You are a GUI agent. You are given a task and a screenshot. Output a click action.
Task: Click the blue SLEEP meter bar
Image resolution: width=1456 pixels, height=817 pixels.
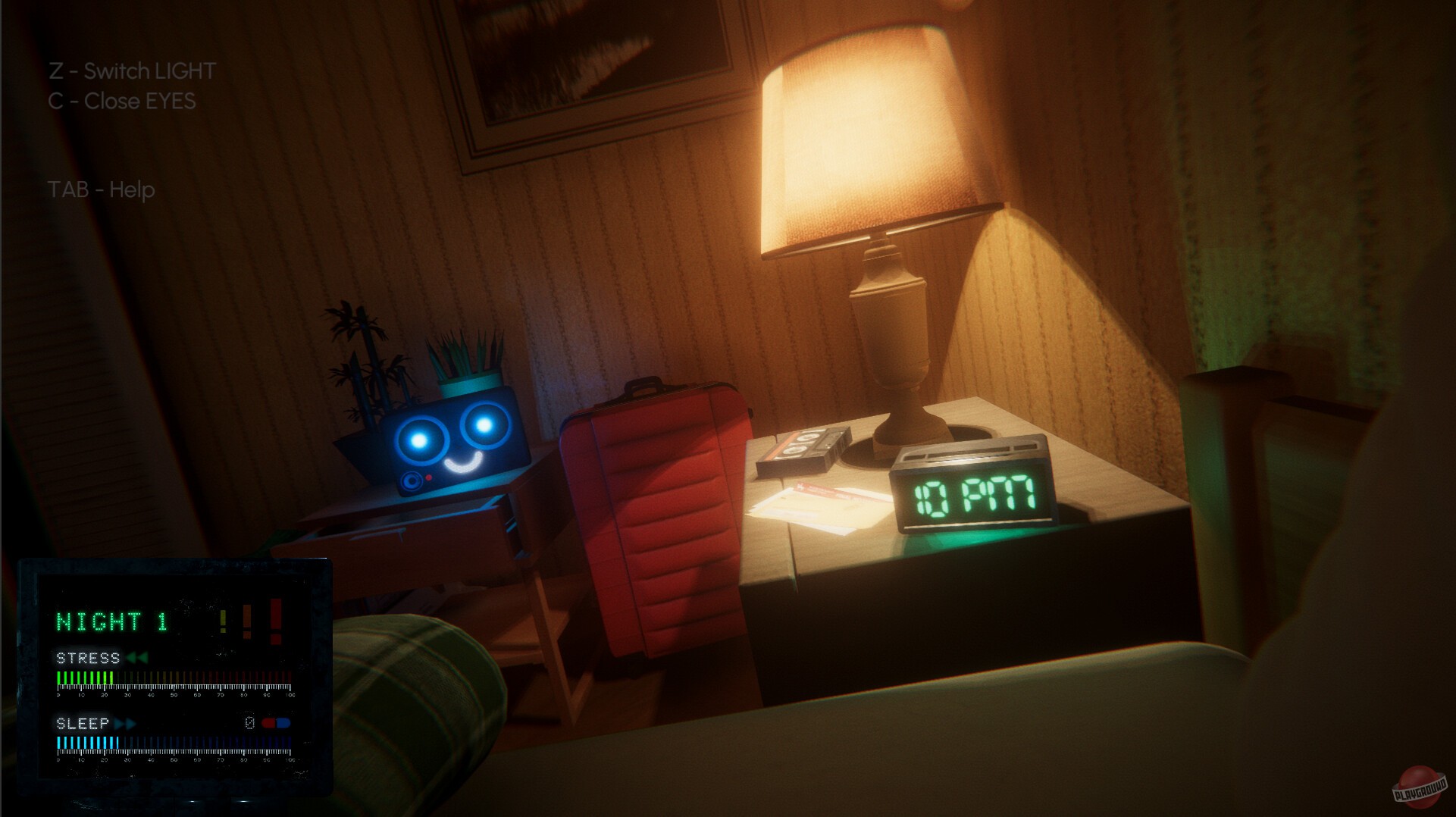click(114, 743)
